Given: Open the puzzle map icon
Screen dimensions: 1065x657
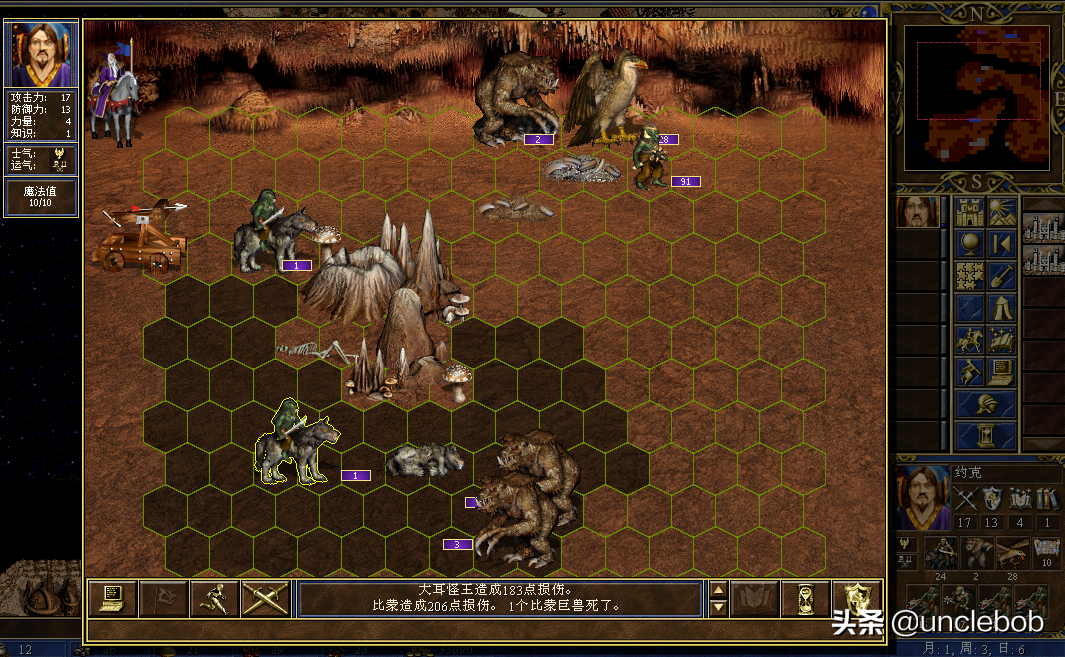Looking at the screenshot, I should point(970,276).
